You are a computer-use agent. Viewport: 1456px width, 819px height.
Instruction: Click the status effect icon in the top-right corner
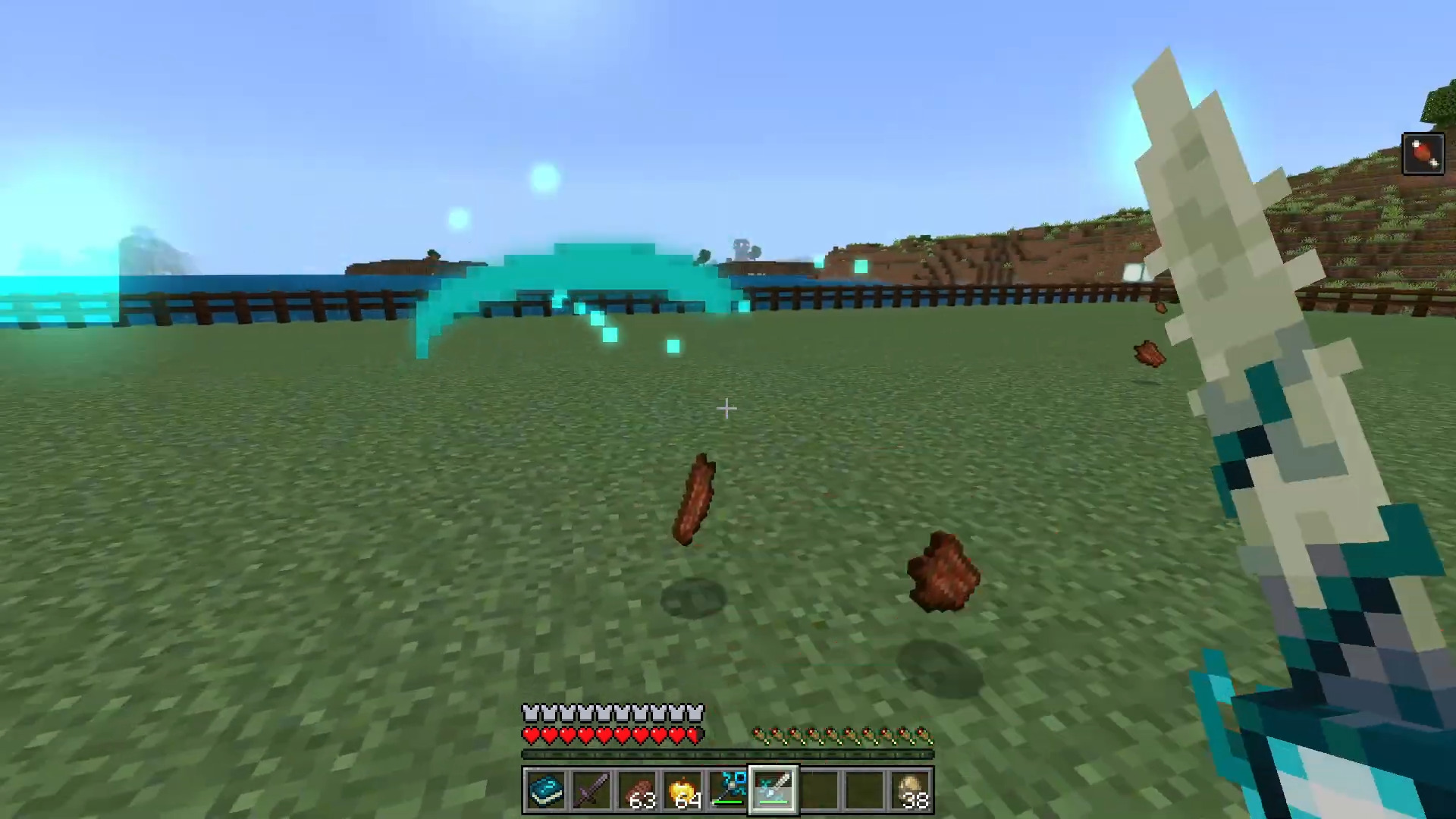(x=1423, y=153)
